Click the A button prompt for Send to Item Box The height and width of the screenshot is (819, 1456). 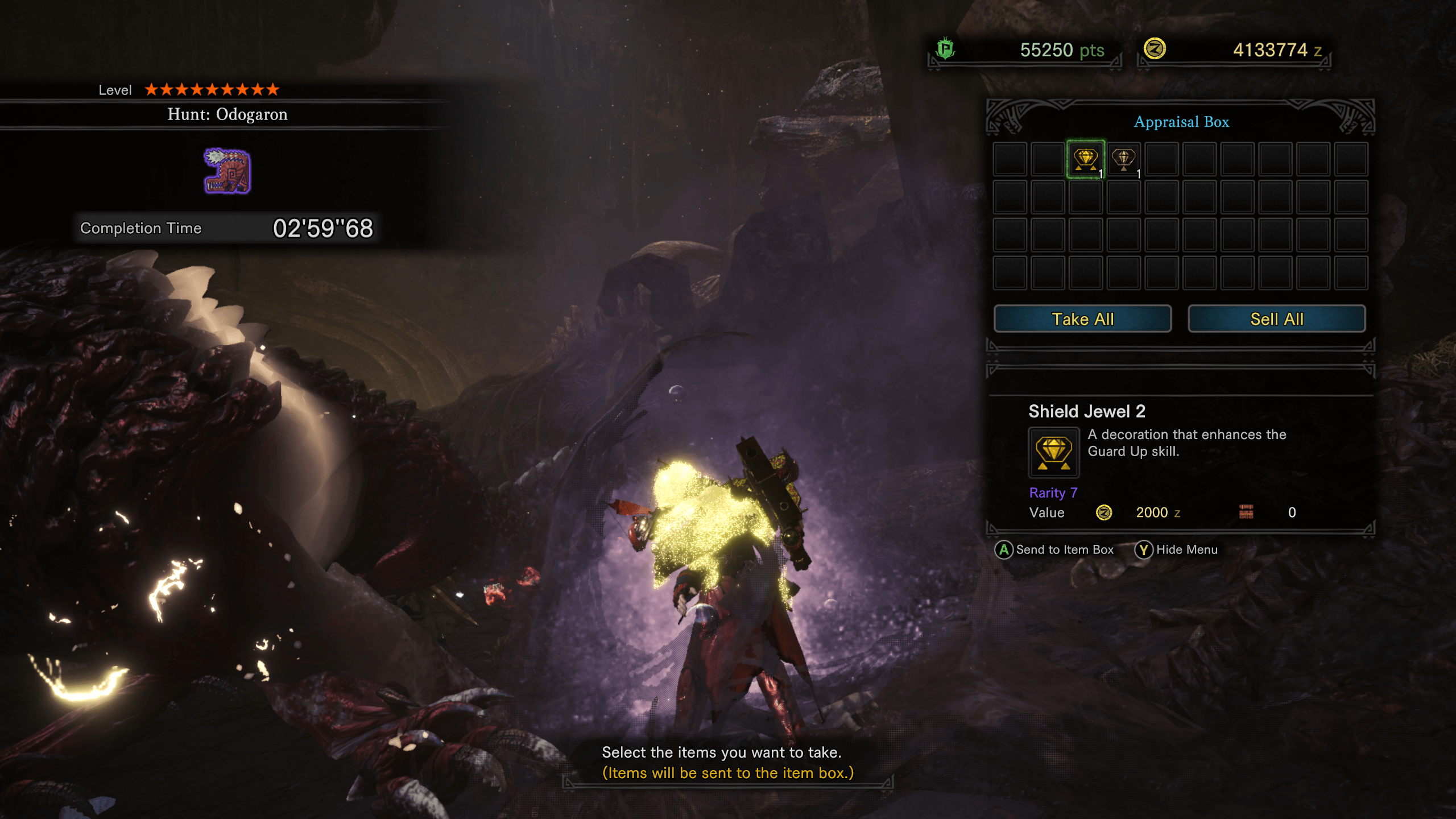1005,549
